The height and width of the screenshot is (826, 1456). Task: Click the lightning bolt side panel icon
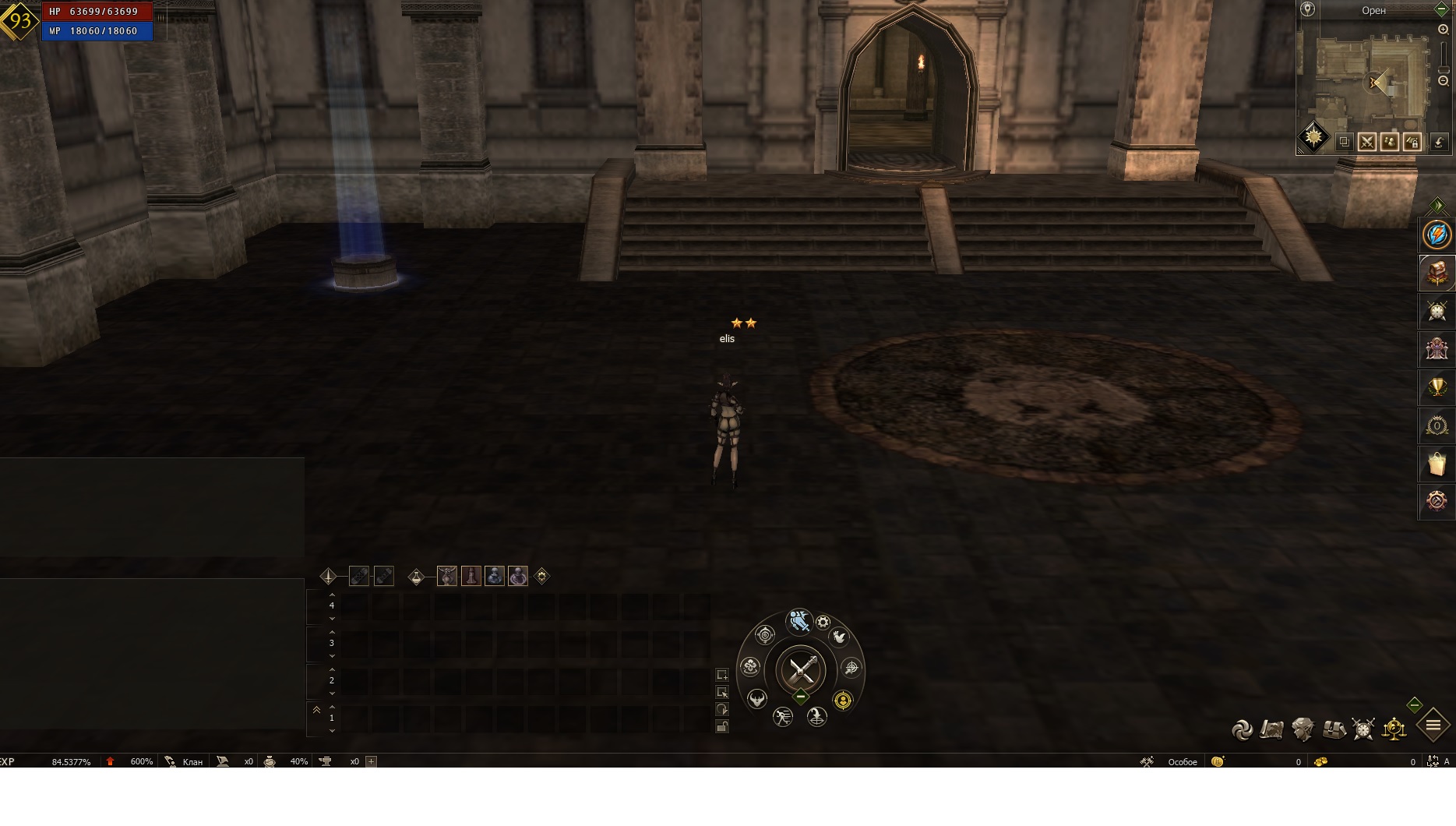tap(1437, 235)
